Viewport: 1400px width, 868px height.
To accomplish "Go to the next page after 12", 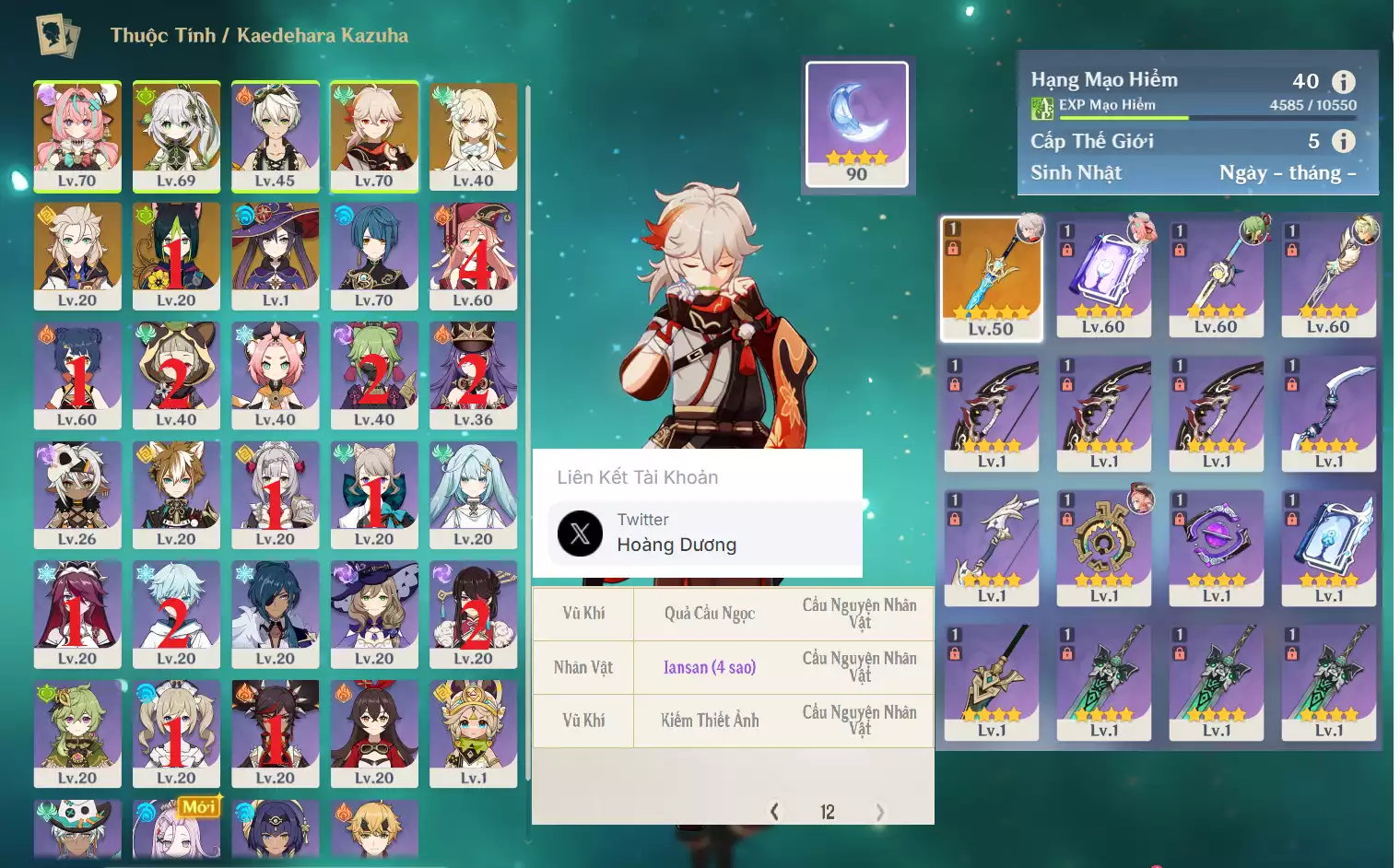I will tap(879, 812).
